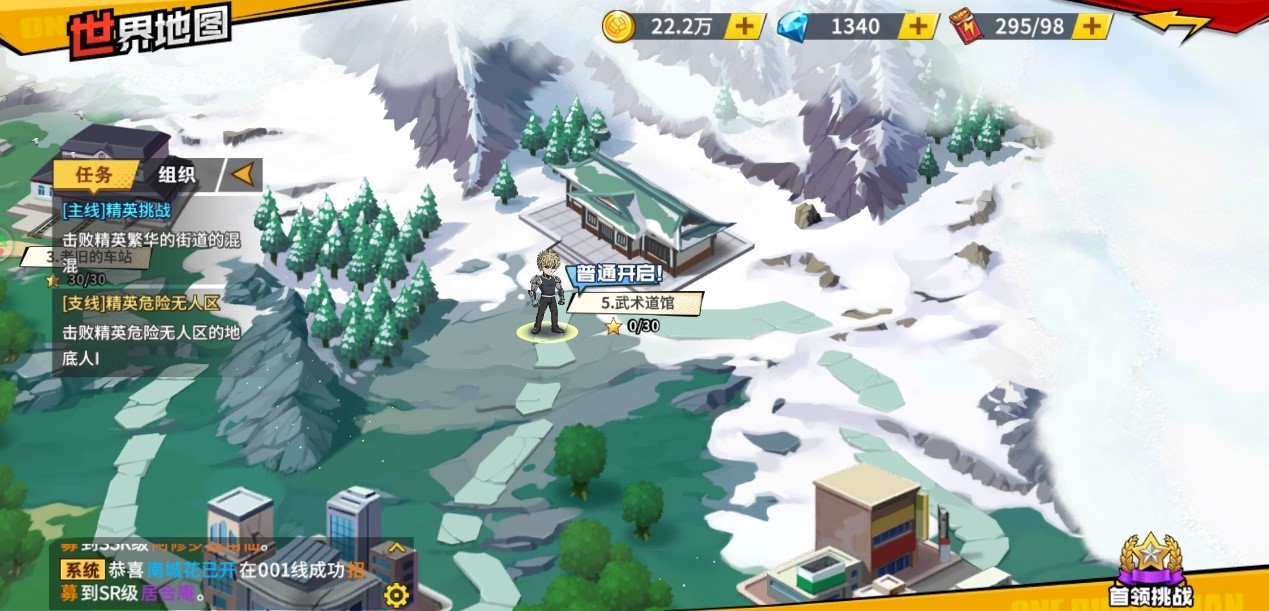Collapse the quest panel arrow

pyautogui.click(x=241, y=175)
